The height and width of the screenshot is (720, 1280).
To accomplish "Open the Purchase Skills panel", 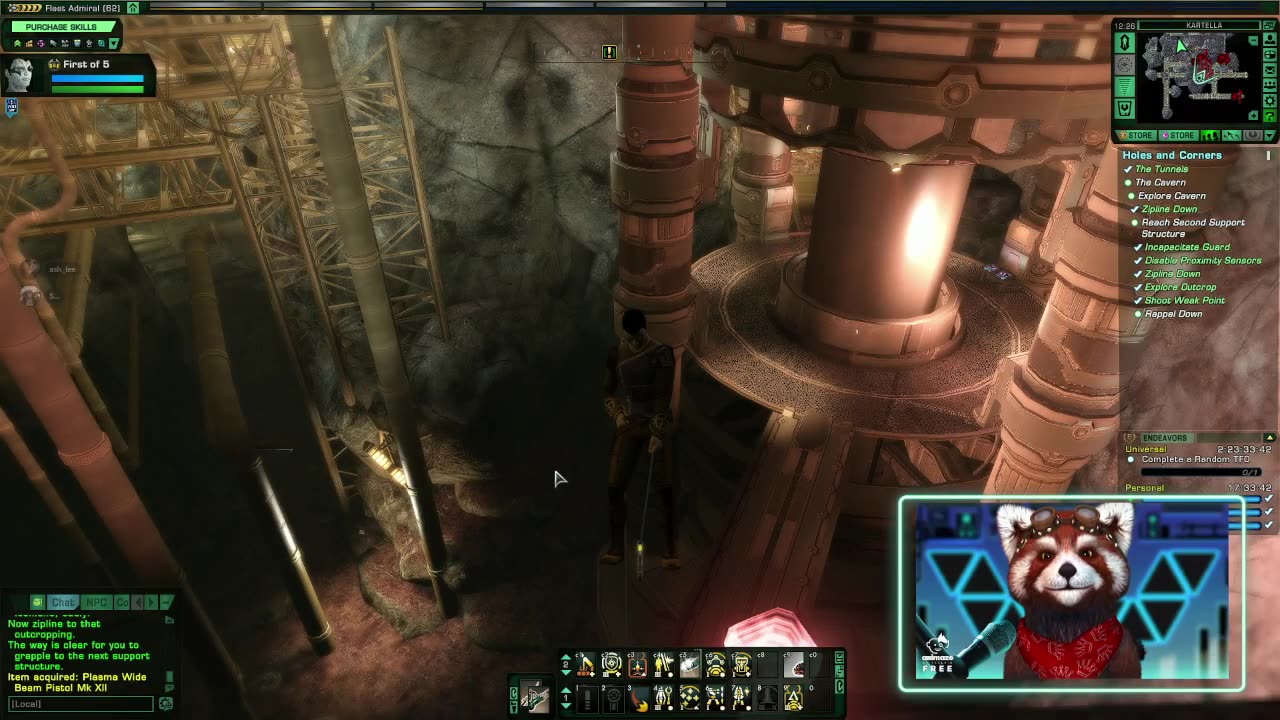I will point(61,27).
